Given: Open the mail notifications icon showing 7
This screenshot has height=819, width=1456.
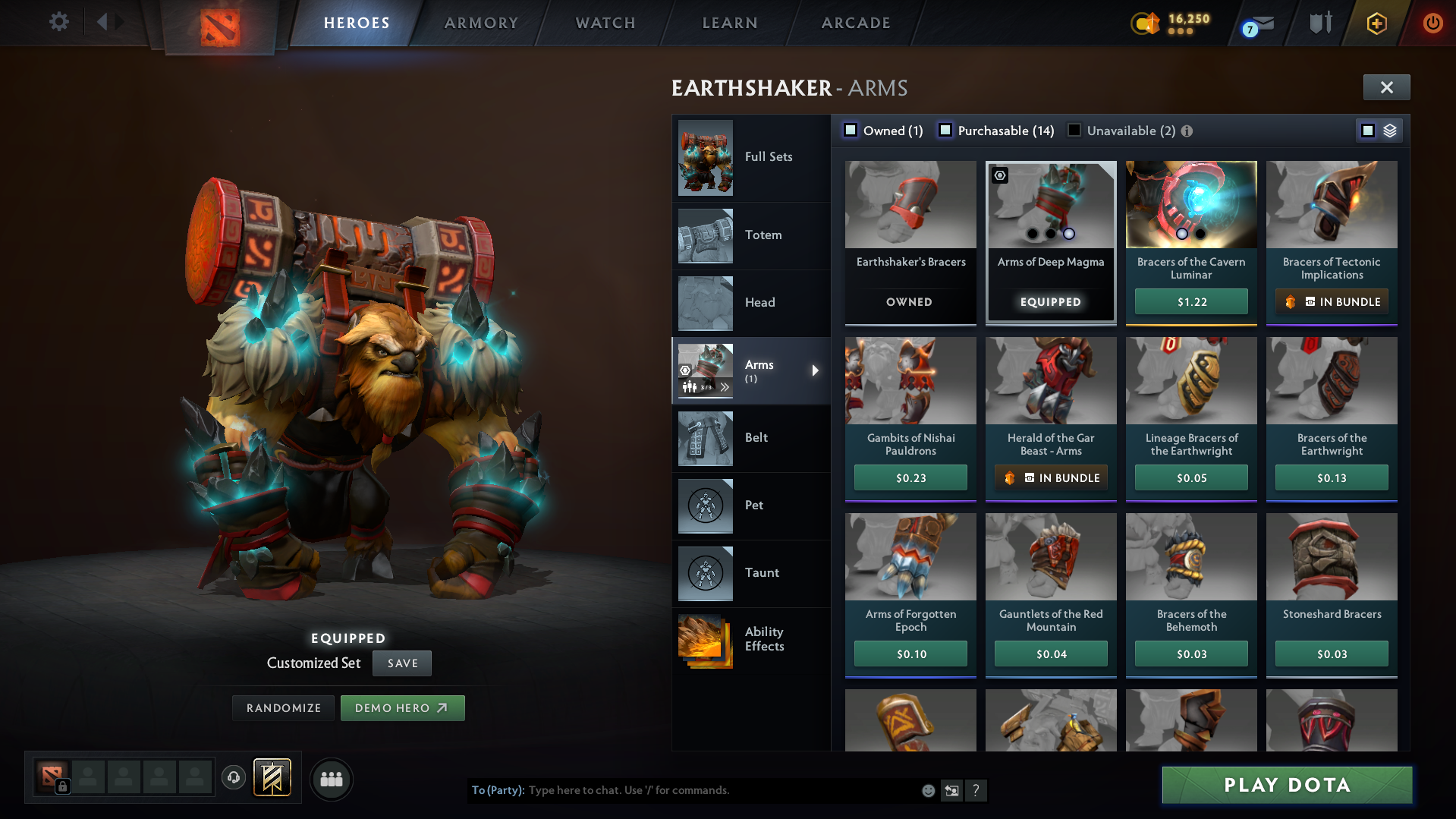Looking at the screenshot, I should click(1257, 24).
